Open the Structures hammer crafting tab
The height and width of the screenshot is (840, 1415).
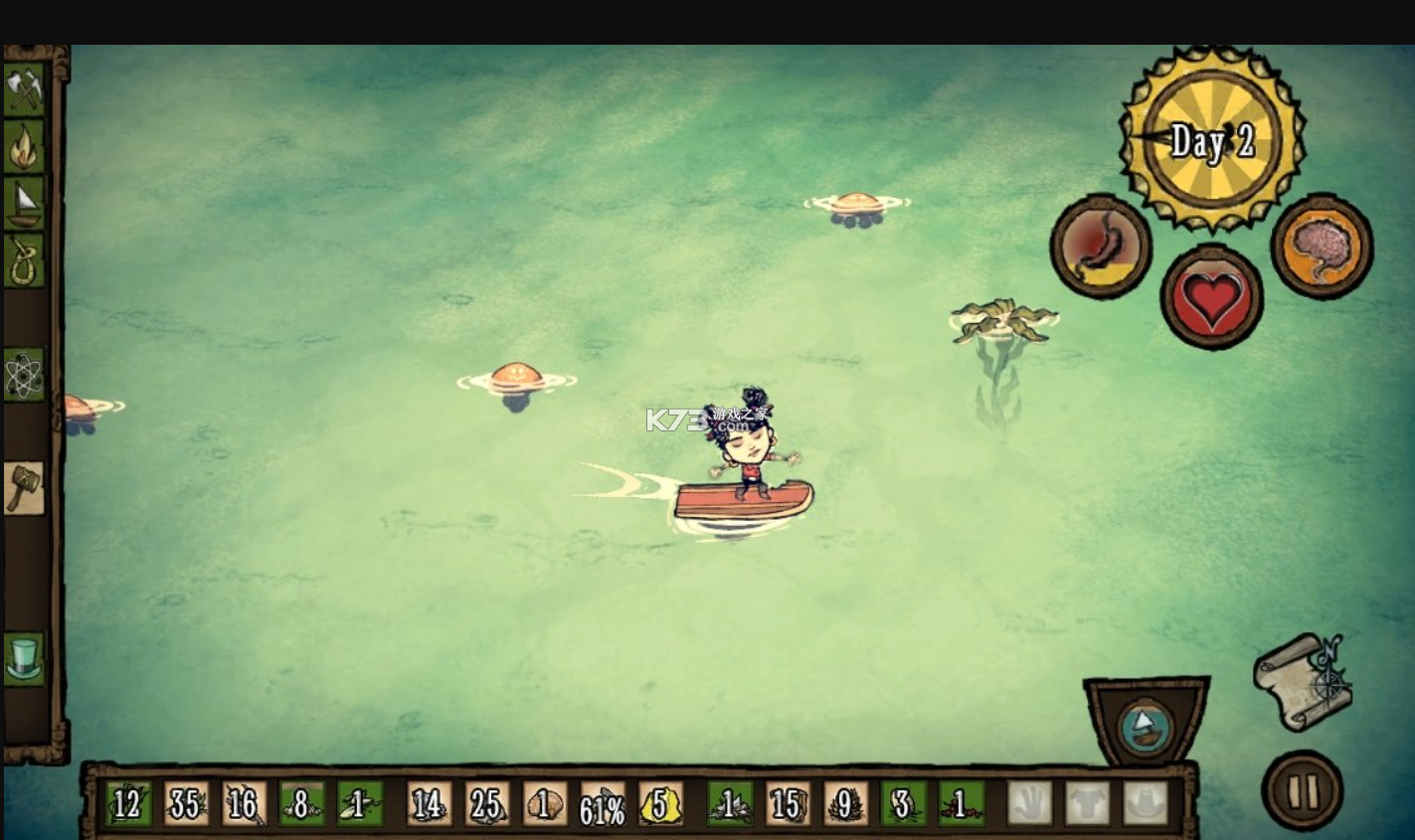(25, 488)
